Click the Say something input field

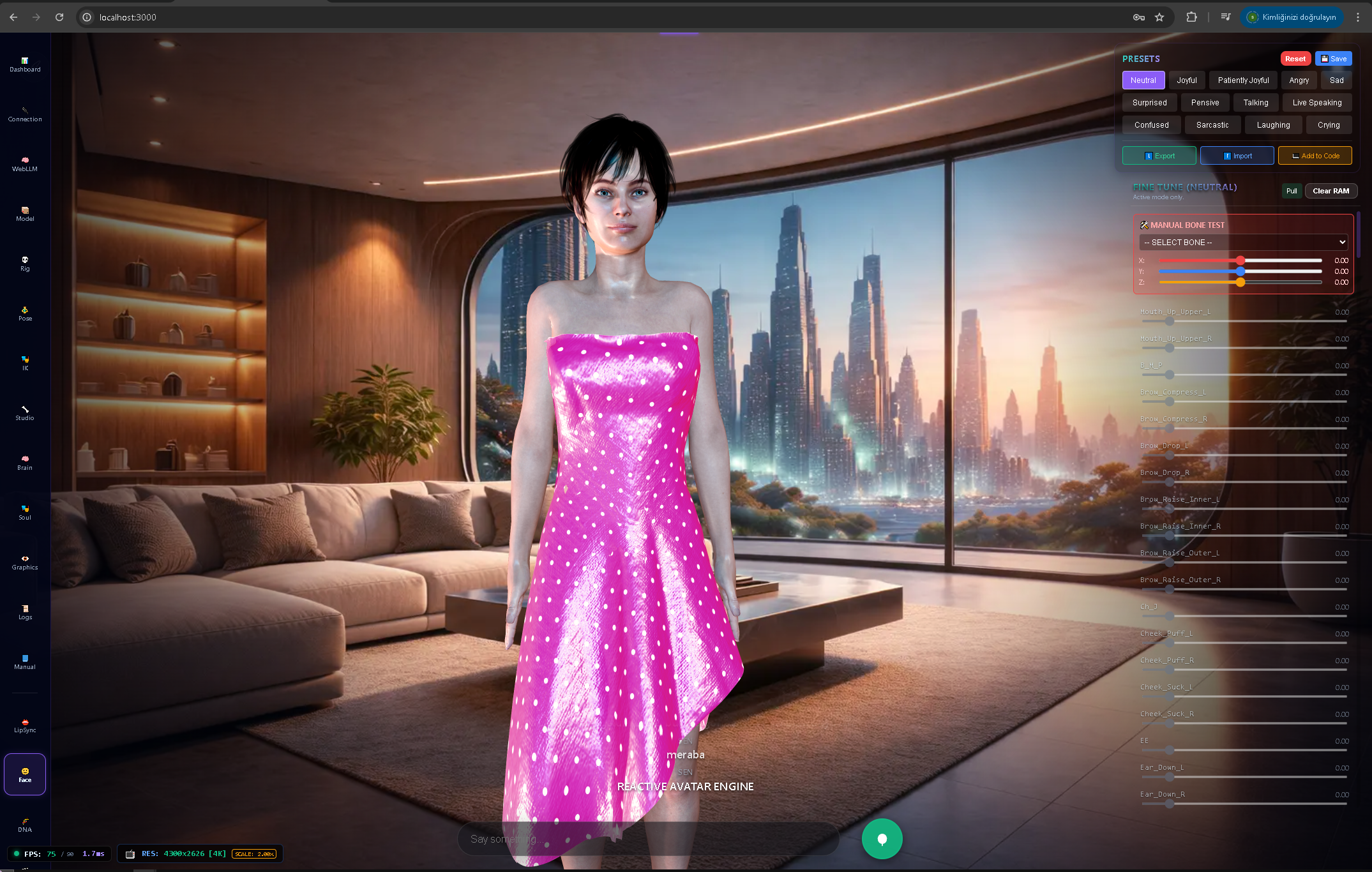649,839
